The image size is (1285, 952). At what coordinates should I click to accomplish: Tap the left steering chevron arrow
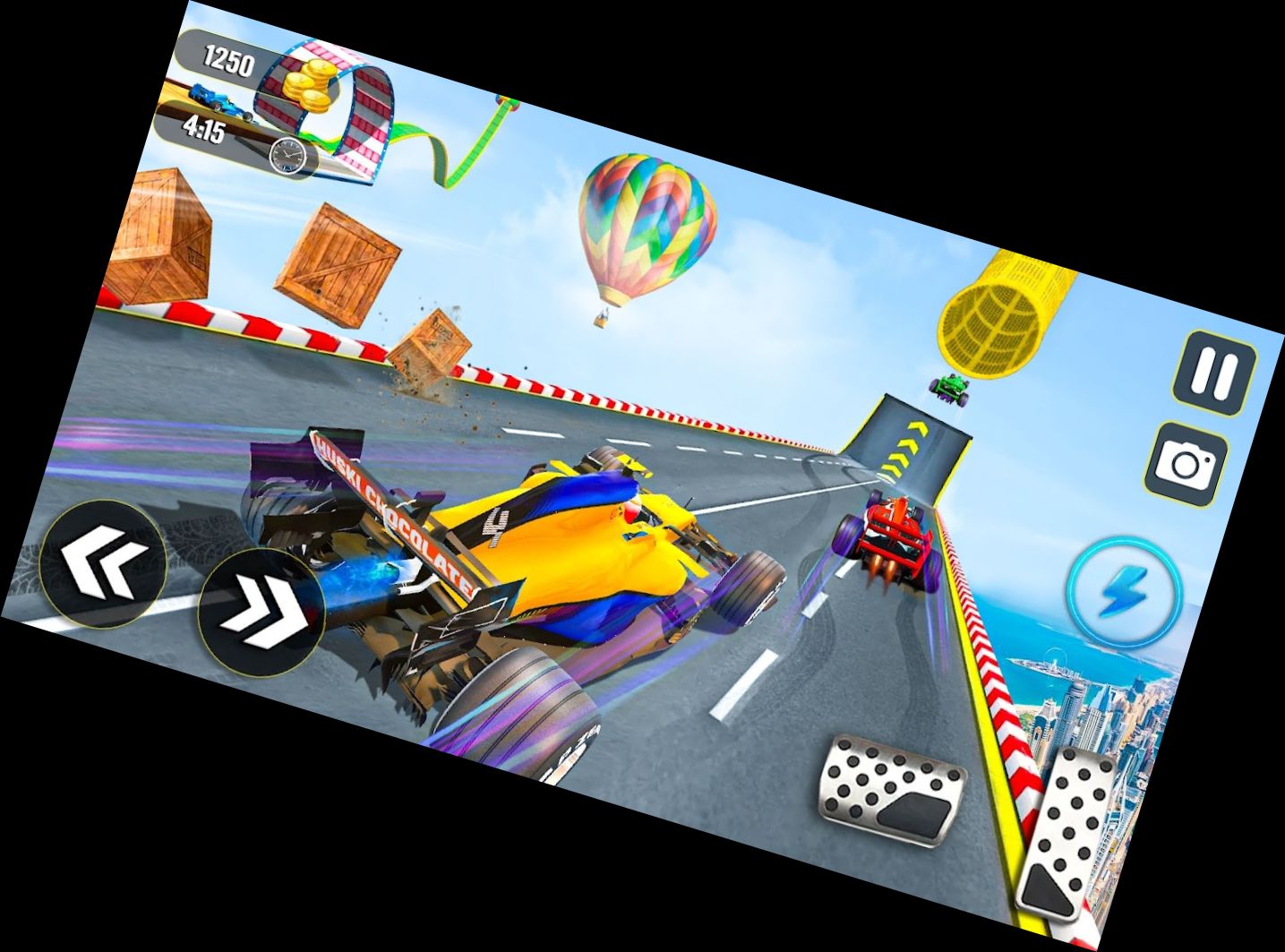point(107,560)
